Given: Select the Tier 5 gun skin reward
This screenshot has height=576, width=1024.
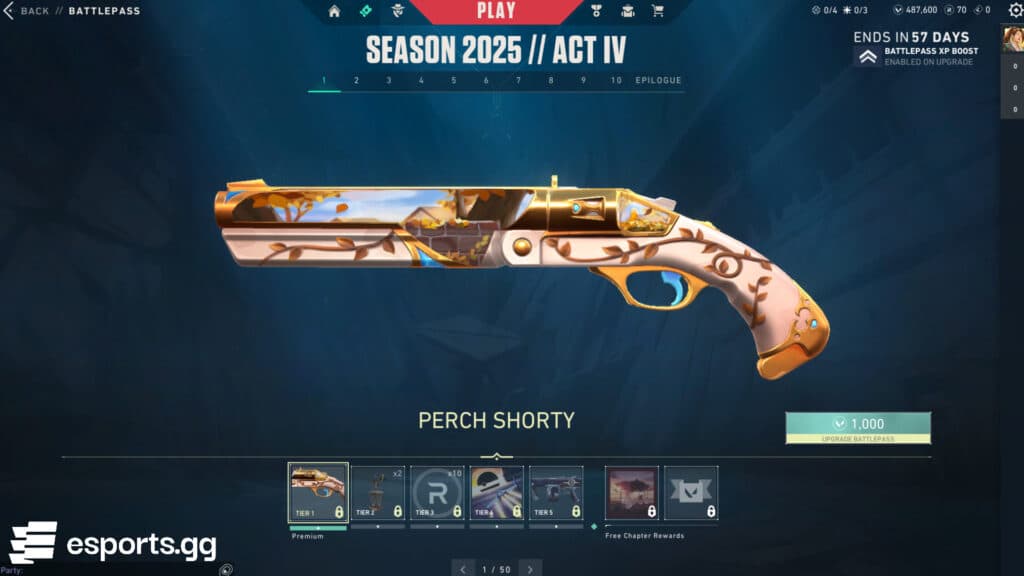Looking at the screenshot, I should [x=556, y=492].
